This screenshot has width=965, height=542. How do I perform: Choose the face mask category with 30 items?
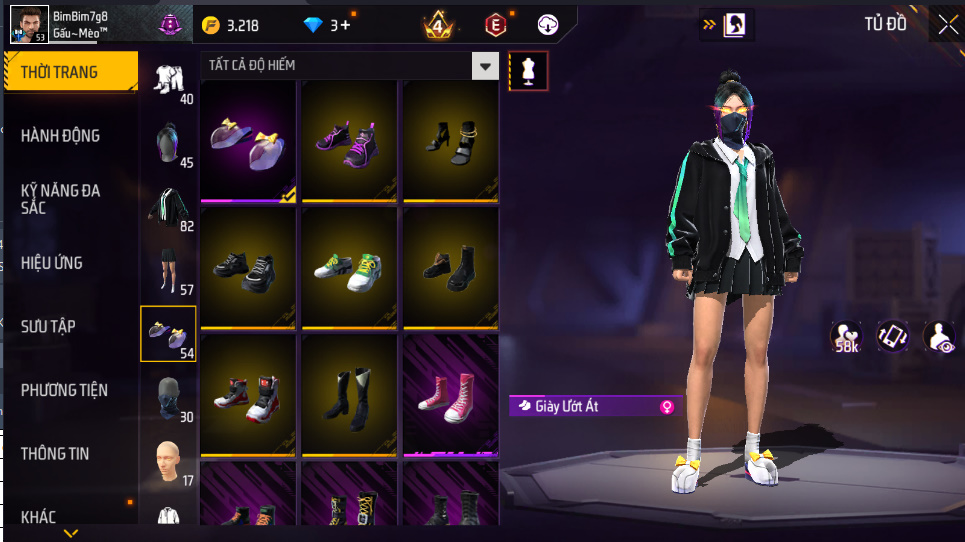click(x=168, y=398)
